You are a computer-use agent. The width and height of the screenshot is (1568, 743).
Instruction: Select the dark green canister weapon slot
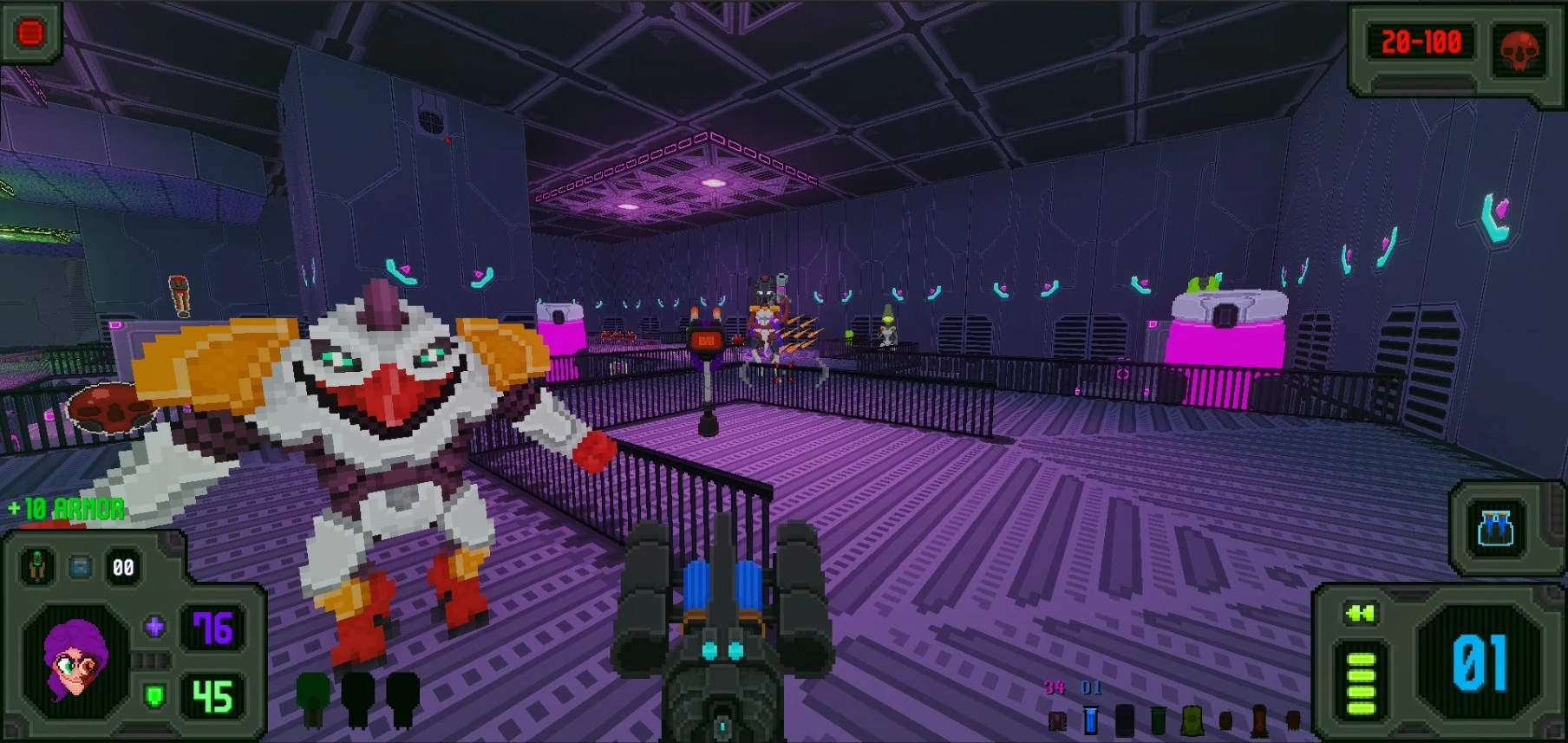coord(1158,719)
